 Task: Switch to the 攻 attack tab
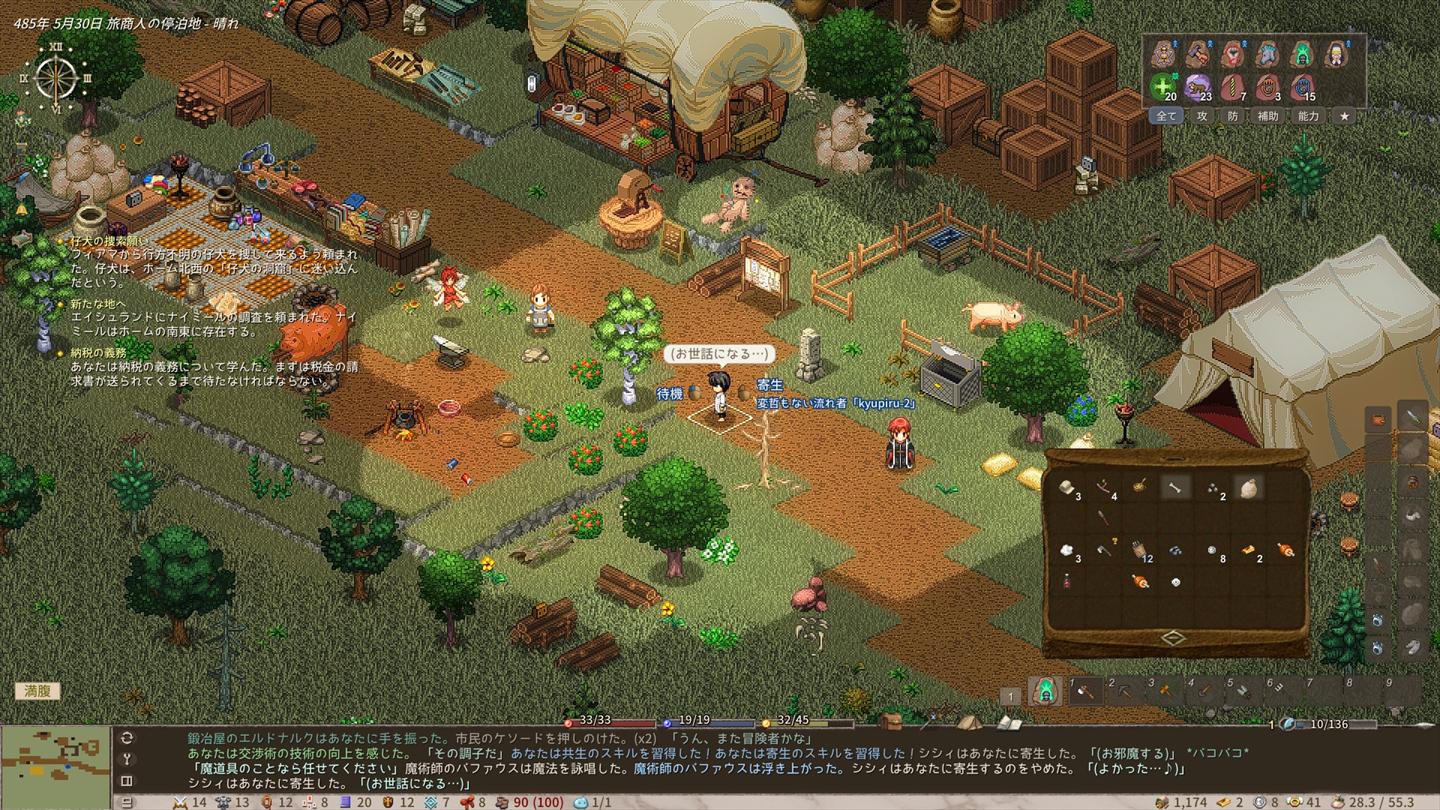(1203, 116)
